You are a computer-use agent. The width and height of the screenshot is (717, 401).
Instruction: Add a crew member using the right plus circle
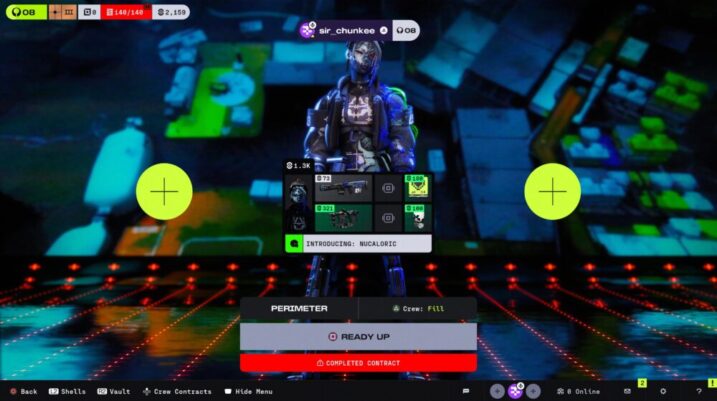click(x=552, y=191)
